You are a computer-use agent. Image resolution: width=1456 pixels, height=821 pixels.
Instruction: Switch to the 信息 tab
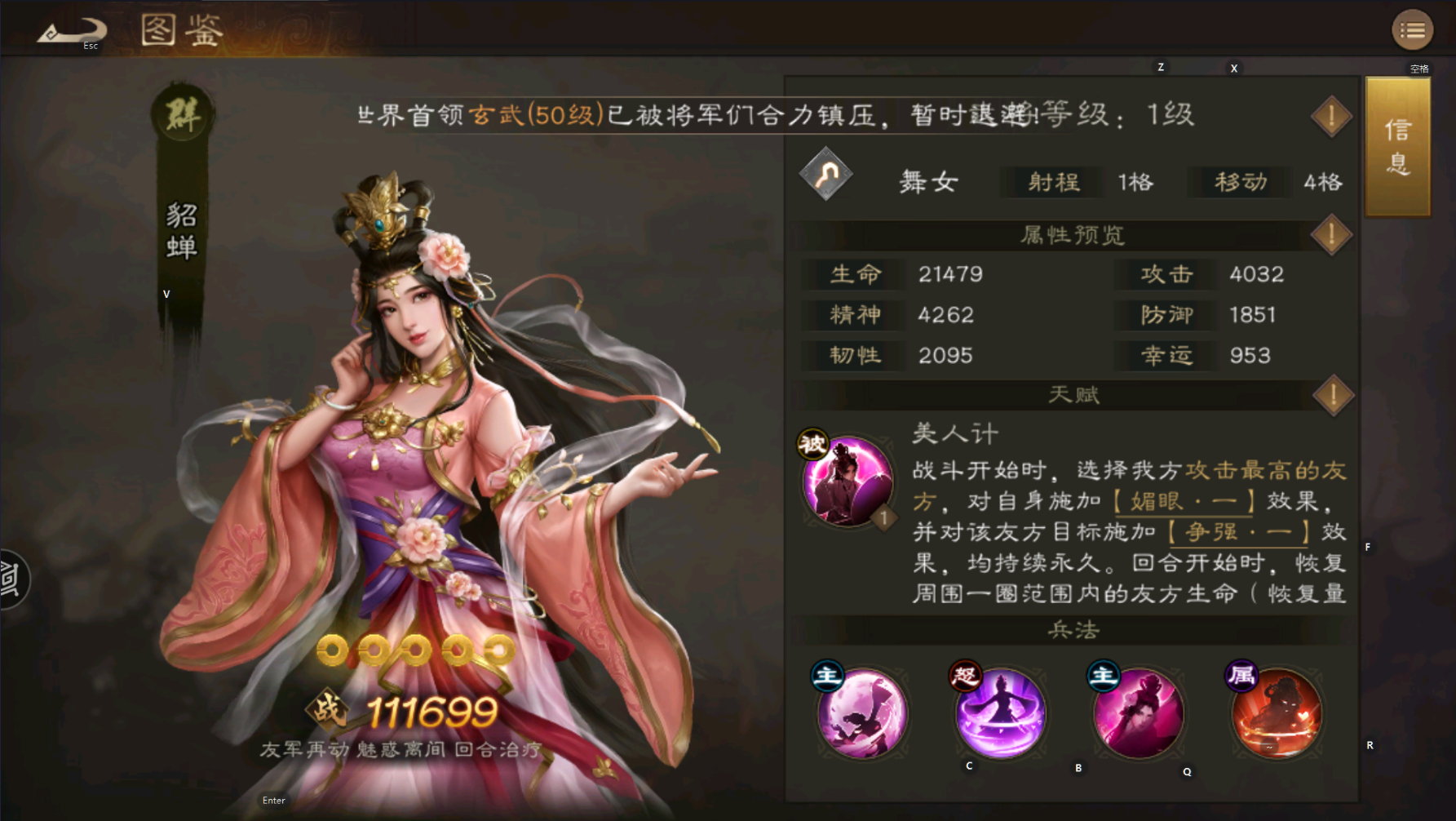pyautogui.click(x=1396, y=147)
